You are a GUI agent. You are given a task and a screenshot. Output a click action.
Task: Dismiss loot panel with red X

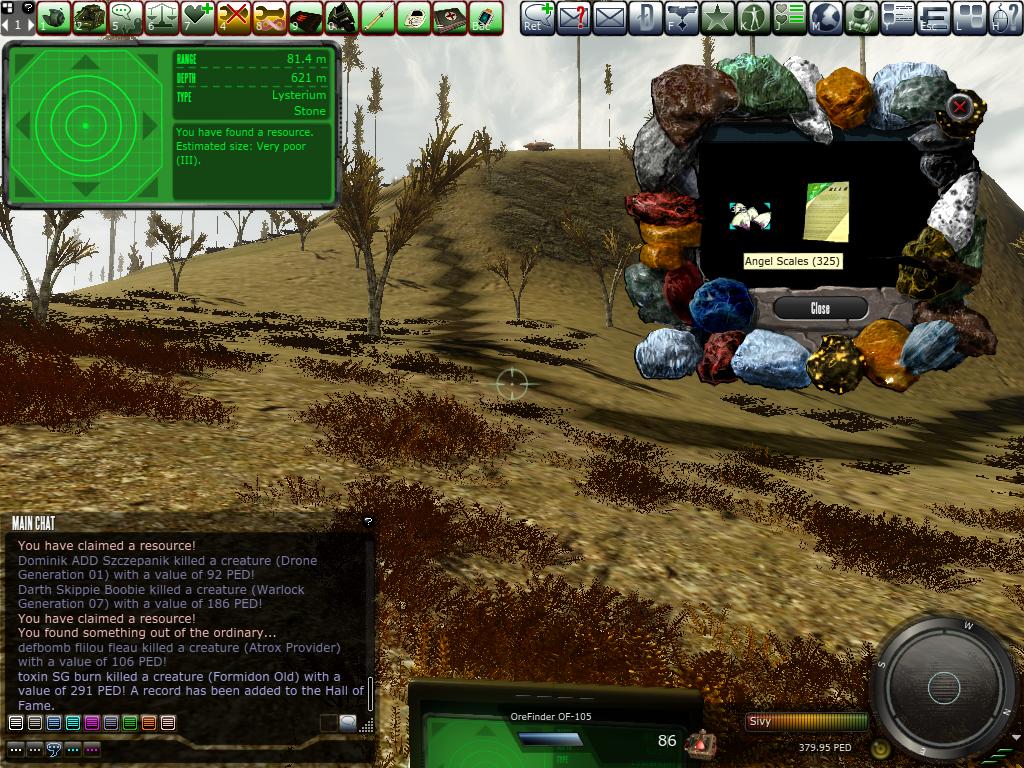tap(960, 106)
